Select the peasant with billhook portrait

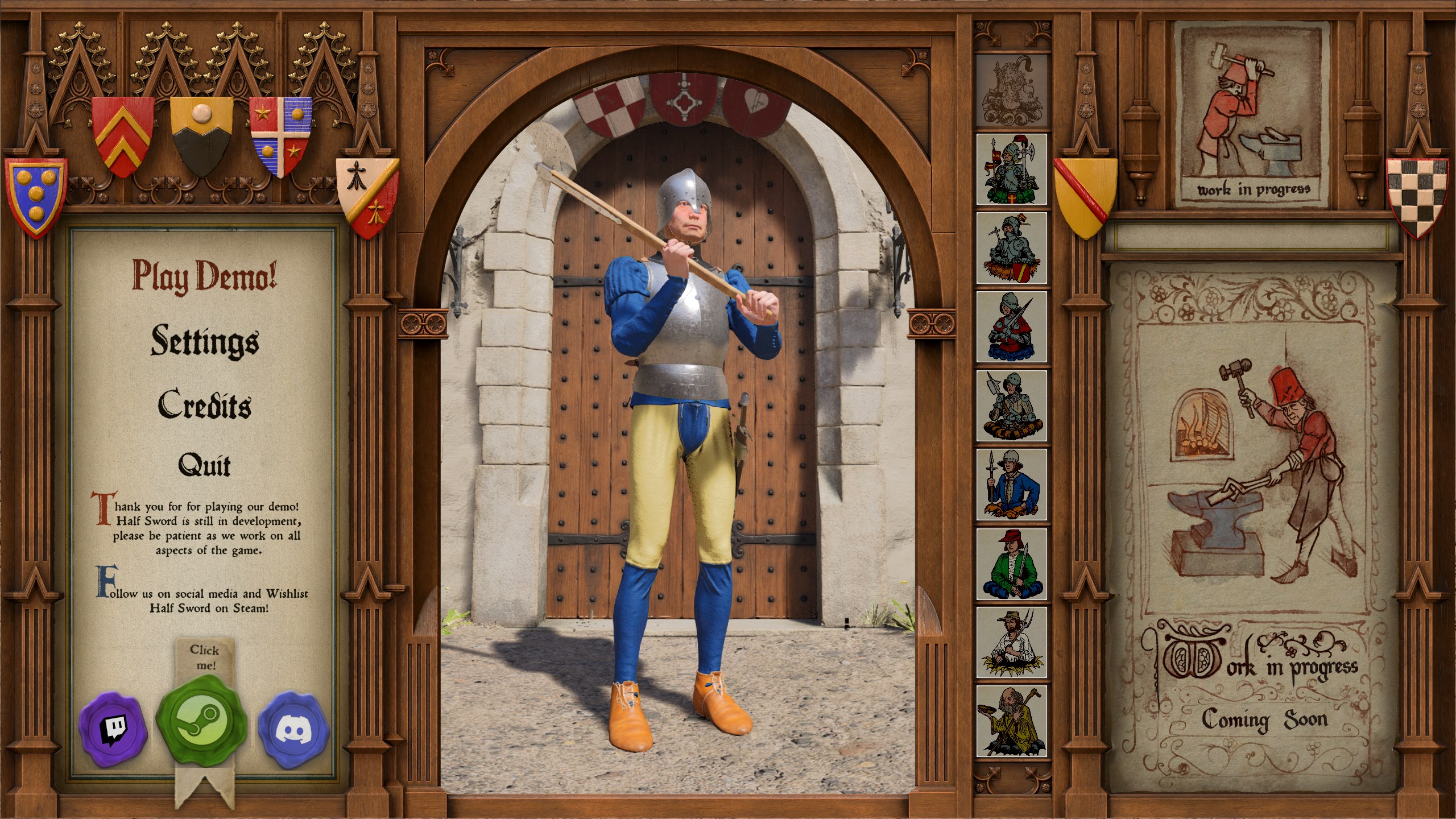[x=1012, y=642]
